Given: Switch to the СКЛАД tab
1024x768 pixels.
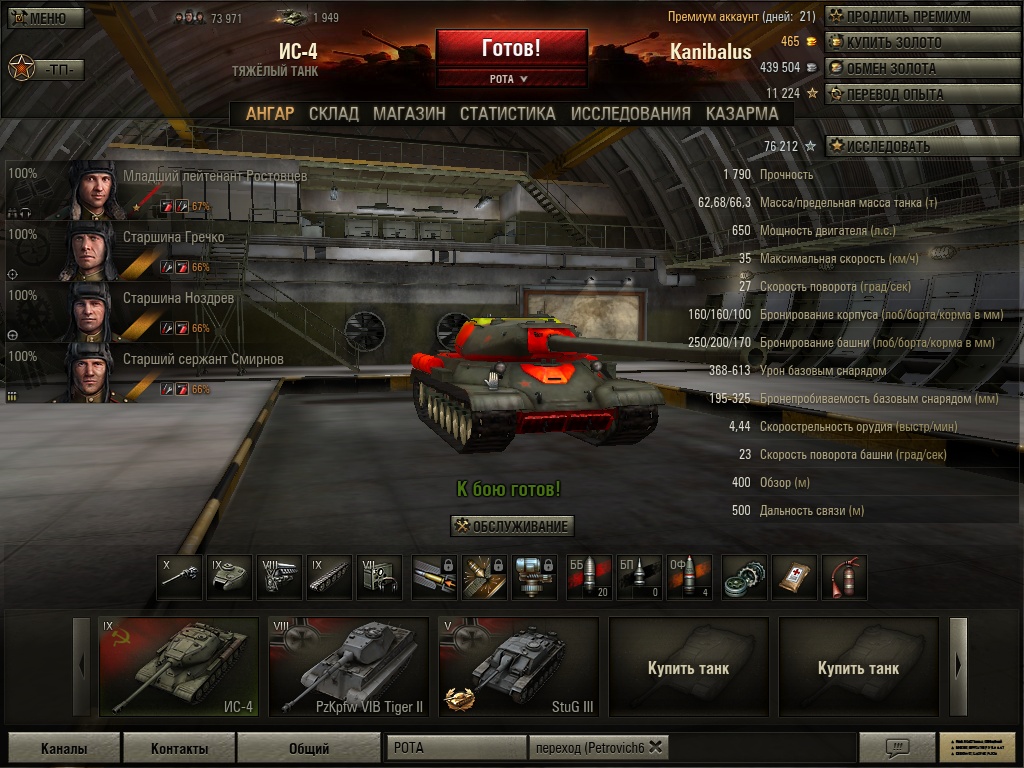Looking at the screenshot, I should [333, 114].
